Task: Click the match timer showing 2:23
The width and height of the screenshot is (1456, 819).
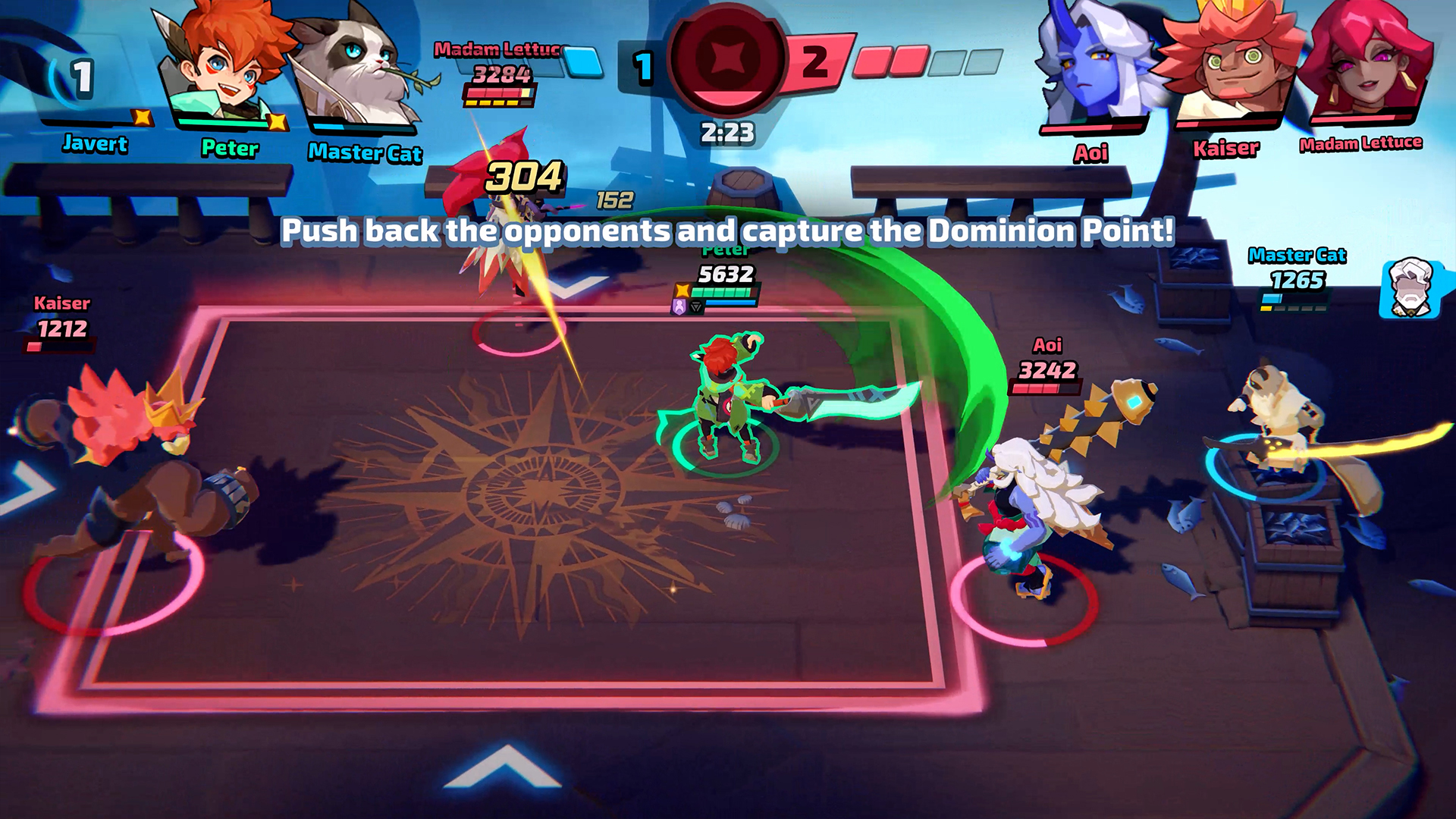Action: point(728,133)
